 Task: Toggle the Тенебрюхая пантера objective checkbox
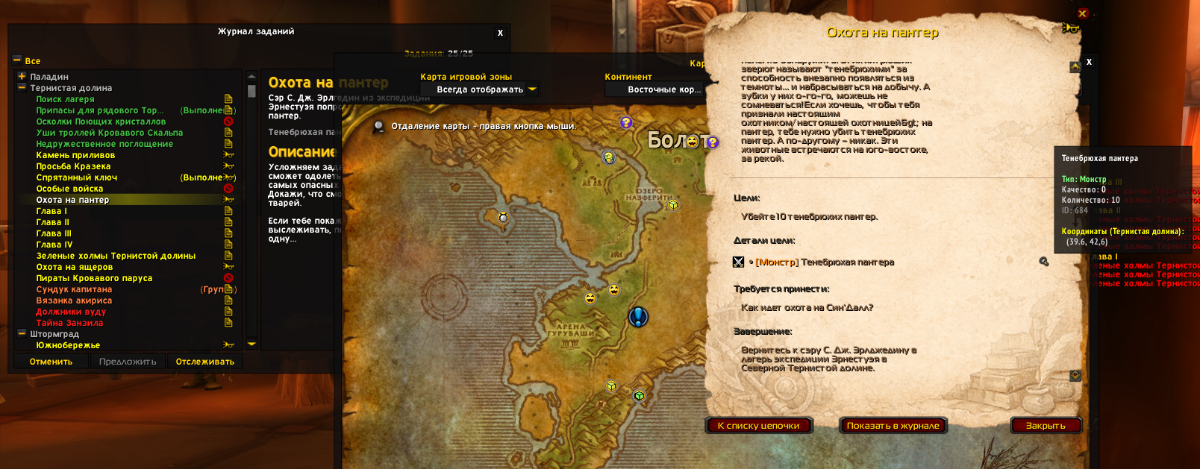point(738,262)
